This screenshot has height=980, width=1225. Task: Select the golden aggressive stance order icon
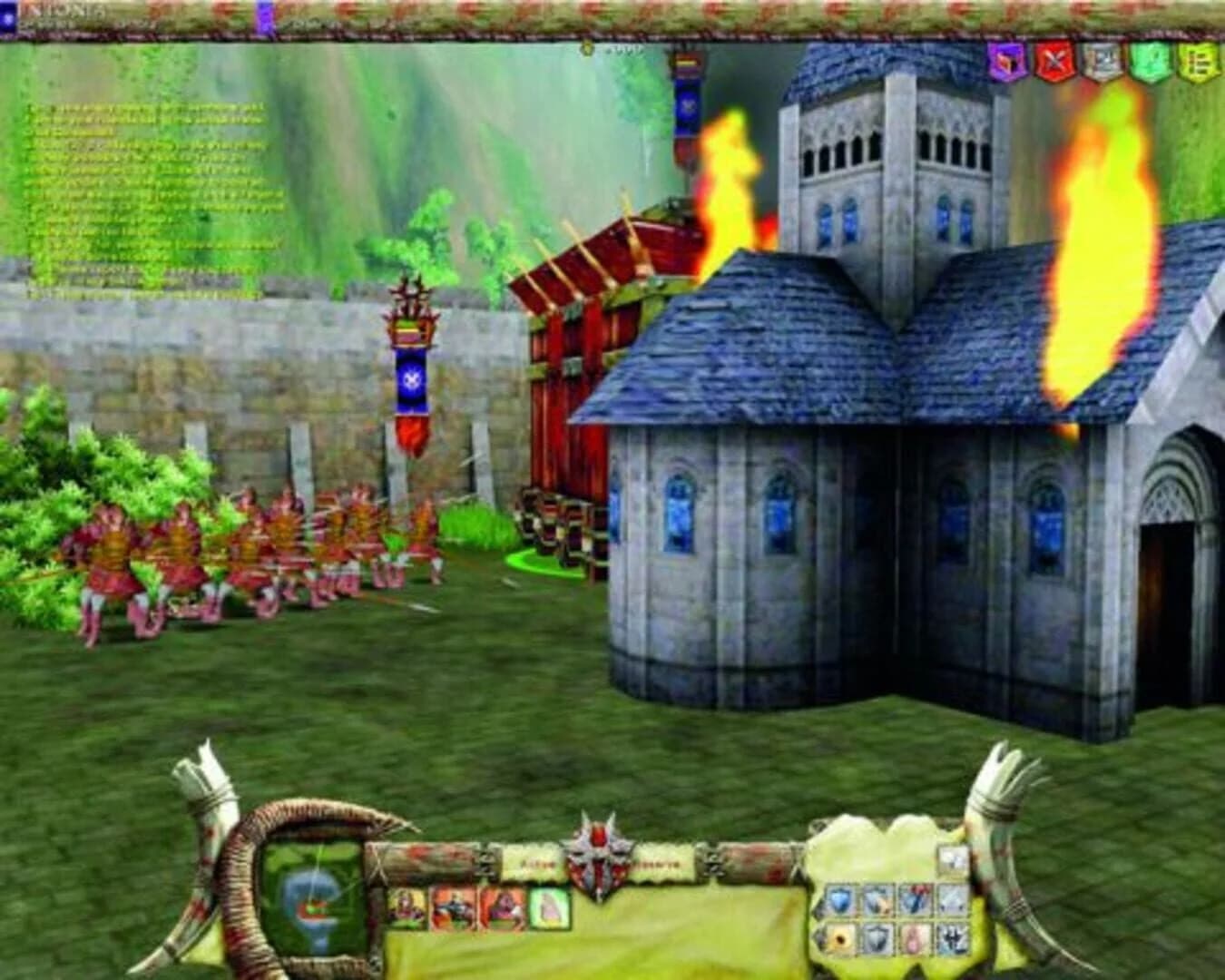841,938
